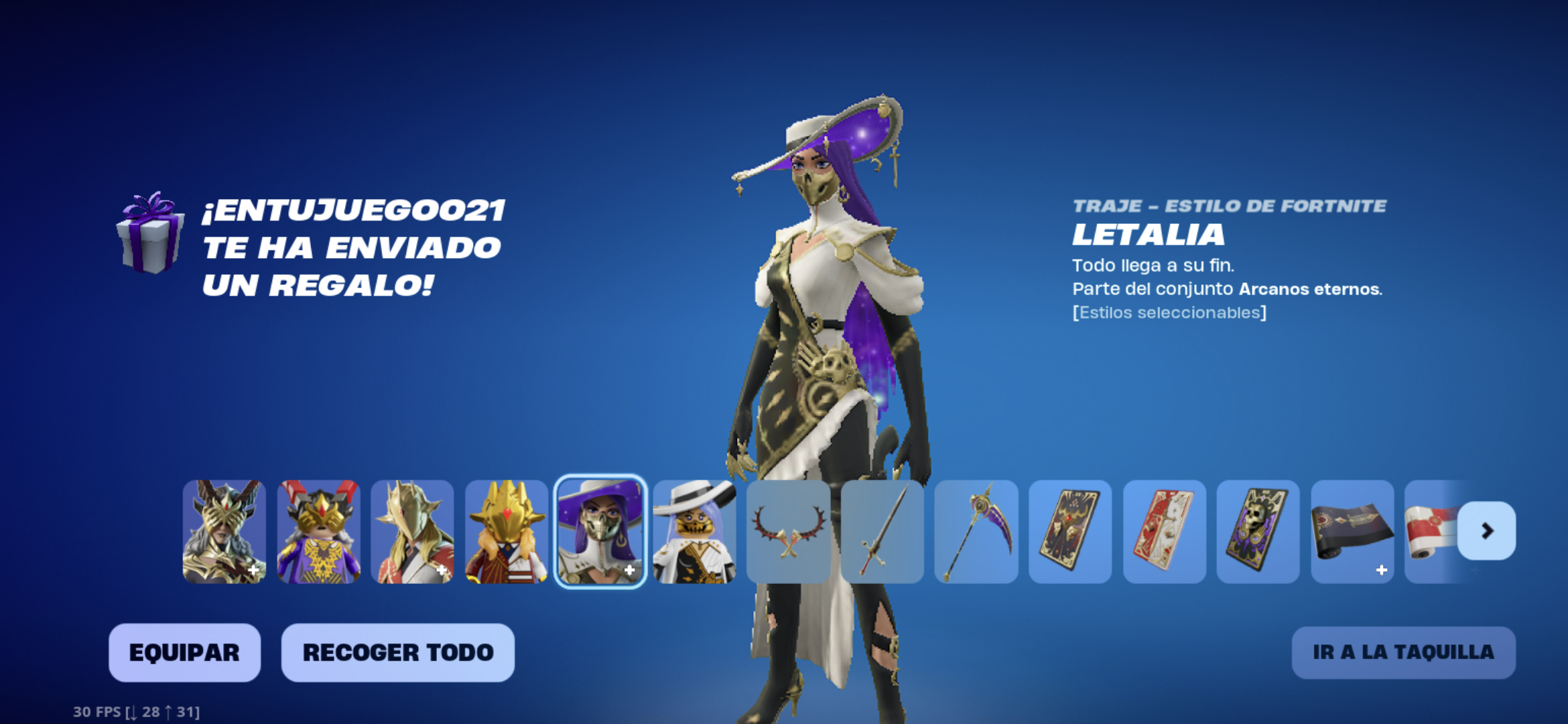Choose the white-hat LEGO Letalia thumbnail
The height and width of the screenshot is (724, 1568).
point(694,531)
